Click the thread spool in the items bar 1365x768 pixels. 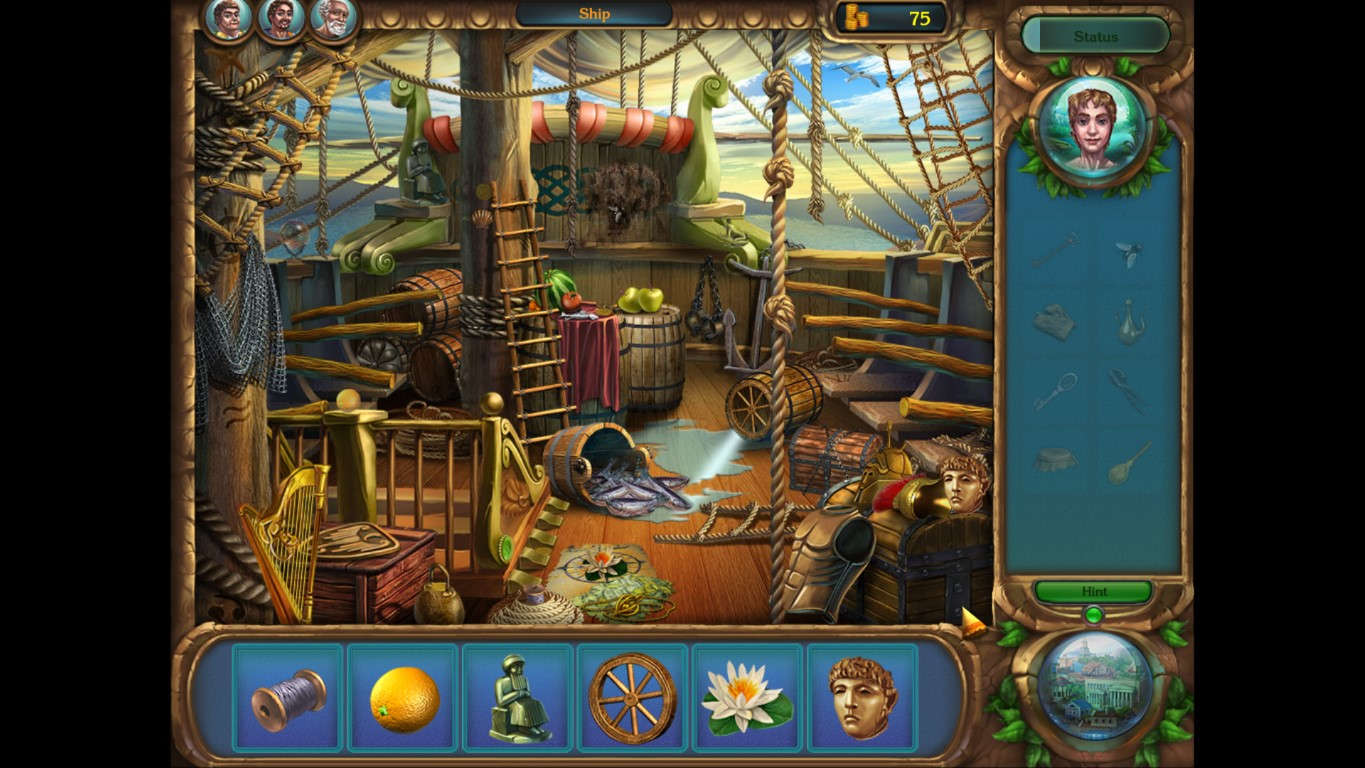(288, 695)
